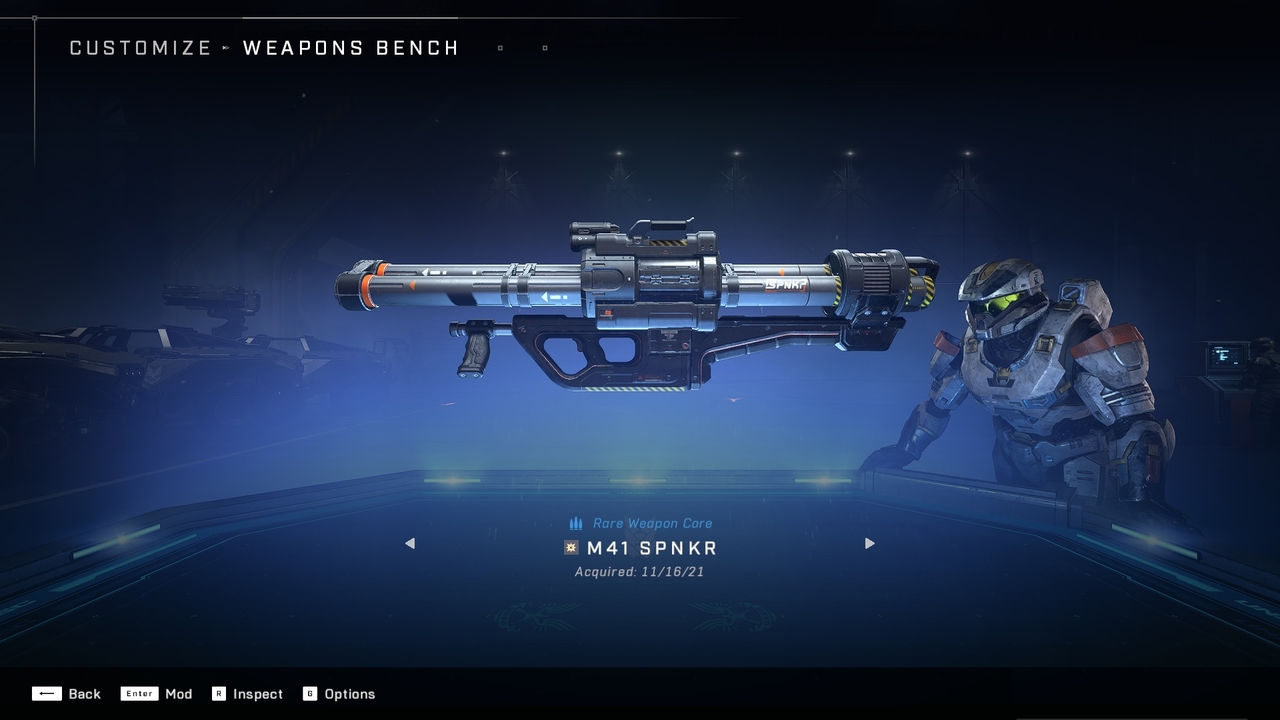Viewport: 1280px width, 720px height.
Task: Show the next weapon core
Action: [869, 544]
